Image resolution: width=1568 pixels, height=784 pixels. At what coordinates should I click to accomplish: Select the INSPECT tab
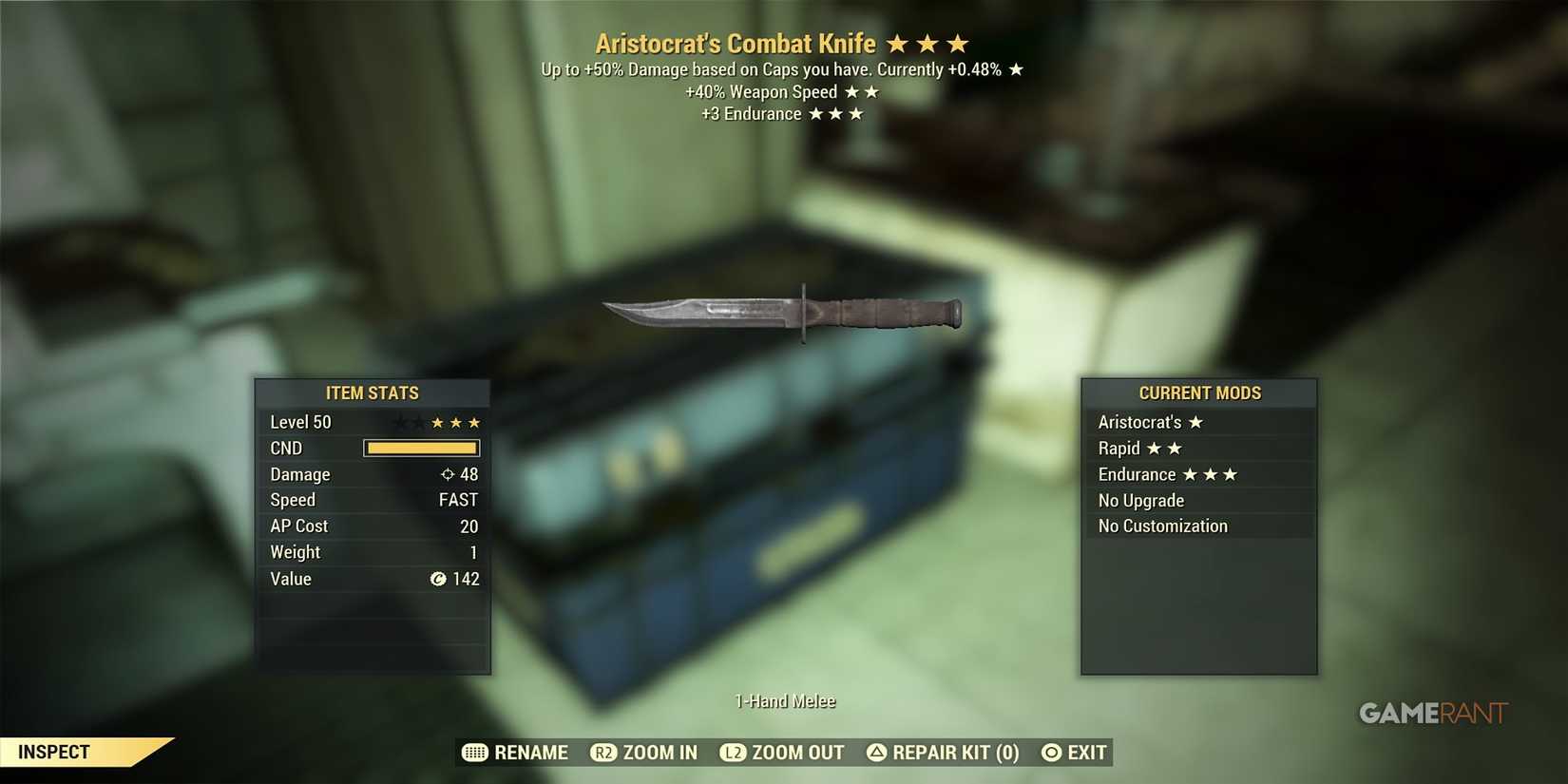tap(55, 751)
